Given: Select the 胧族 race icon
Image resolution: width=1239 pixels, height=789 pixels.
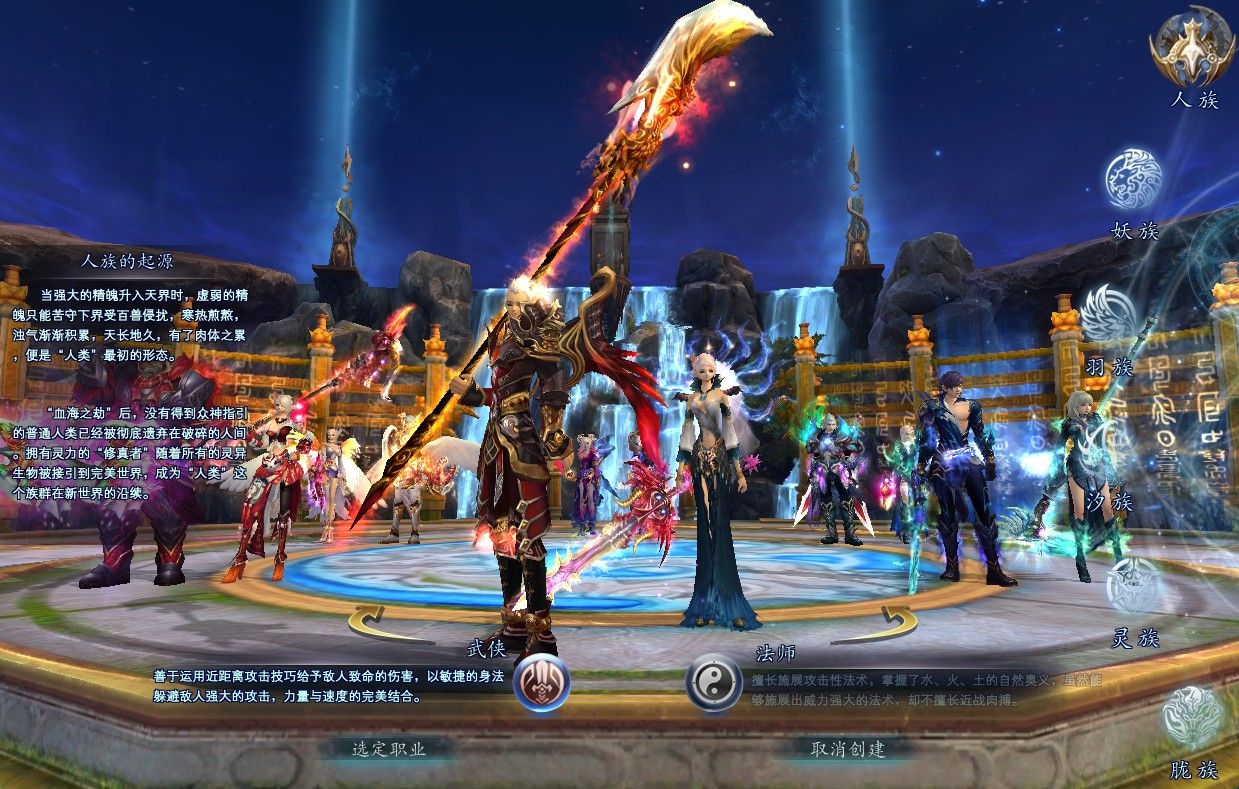Looking at the screenshot, I should 1192,717.
